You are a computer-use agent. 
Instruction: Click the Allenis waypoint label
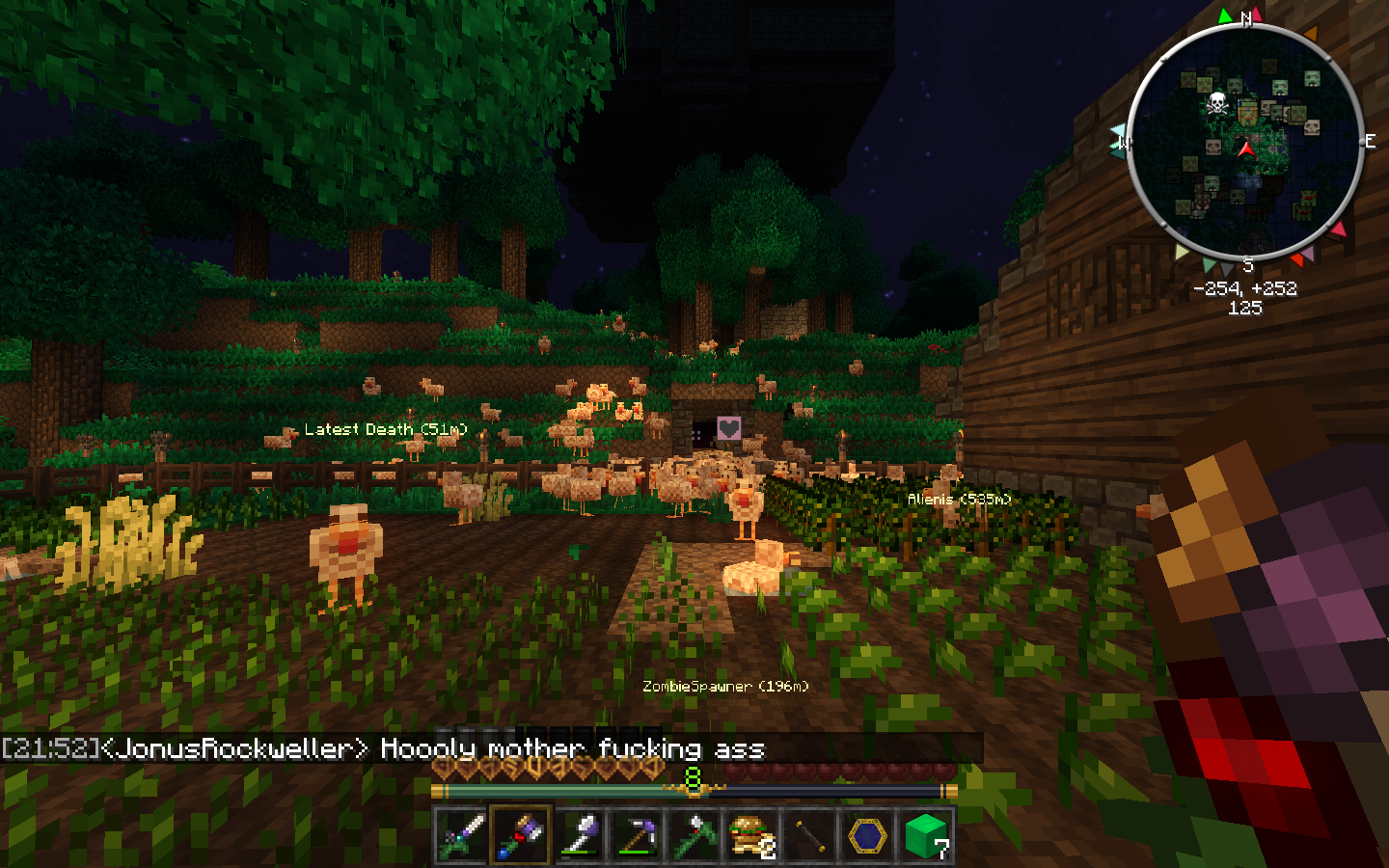[959, 500]
